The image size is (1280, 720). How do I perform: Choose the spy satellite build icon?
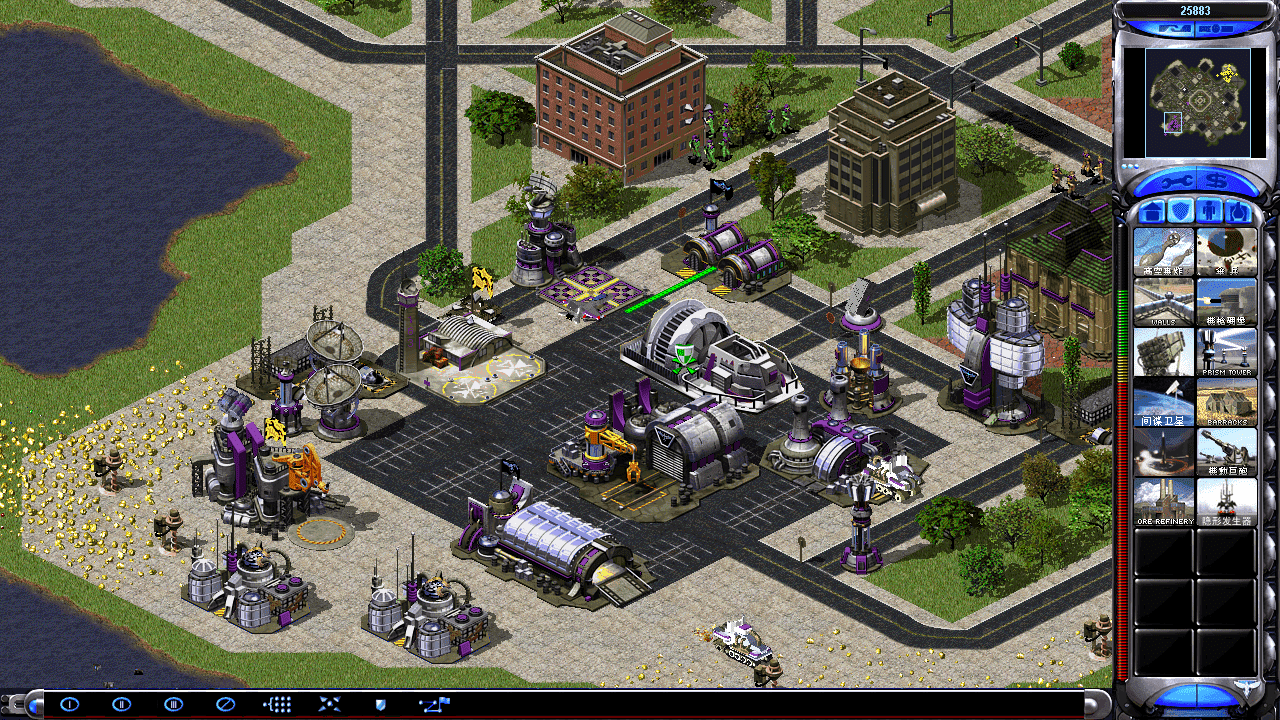(x=1164, y=401)
